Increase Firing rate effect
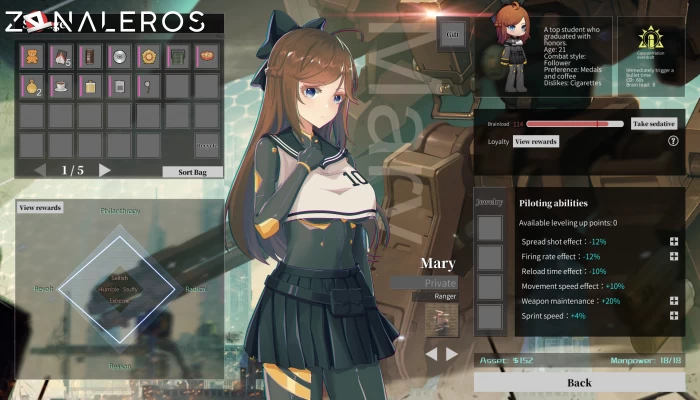This screenshot has height=400, width=700. 674,256
